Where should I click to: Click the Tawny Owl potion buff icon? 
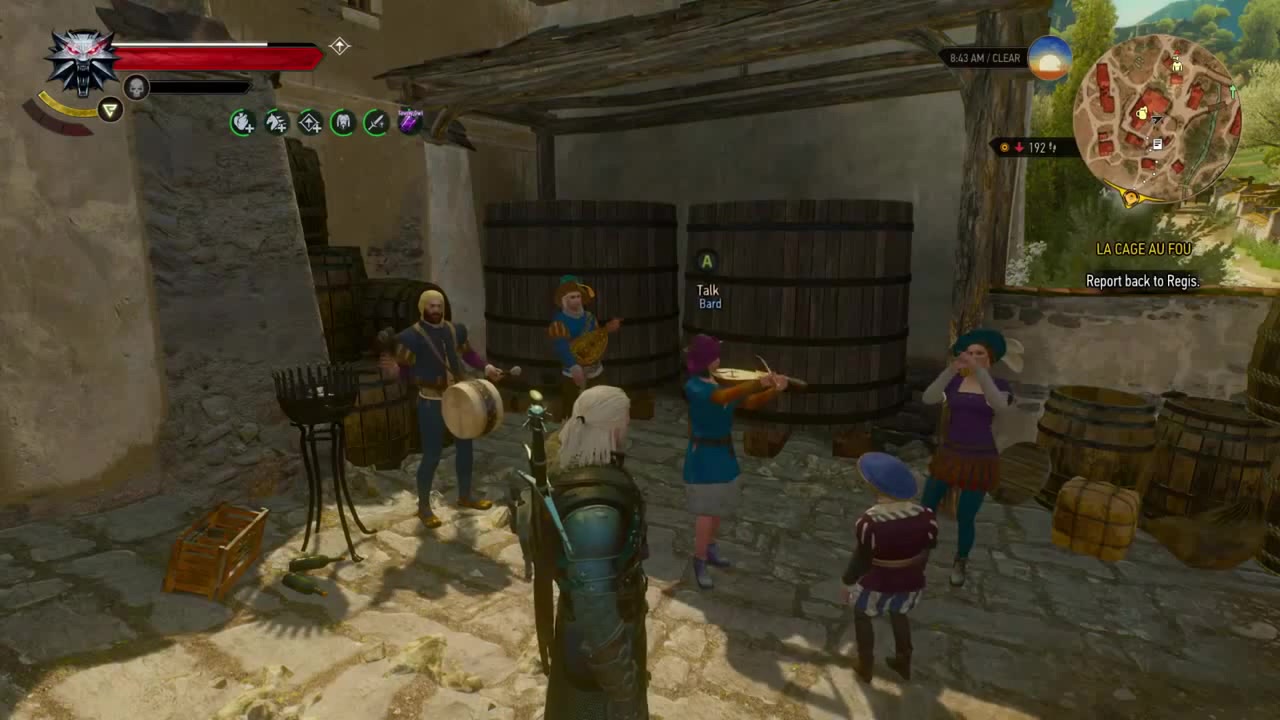[x=412, y=122]
